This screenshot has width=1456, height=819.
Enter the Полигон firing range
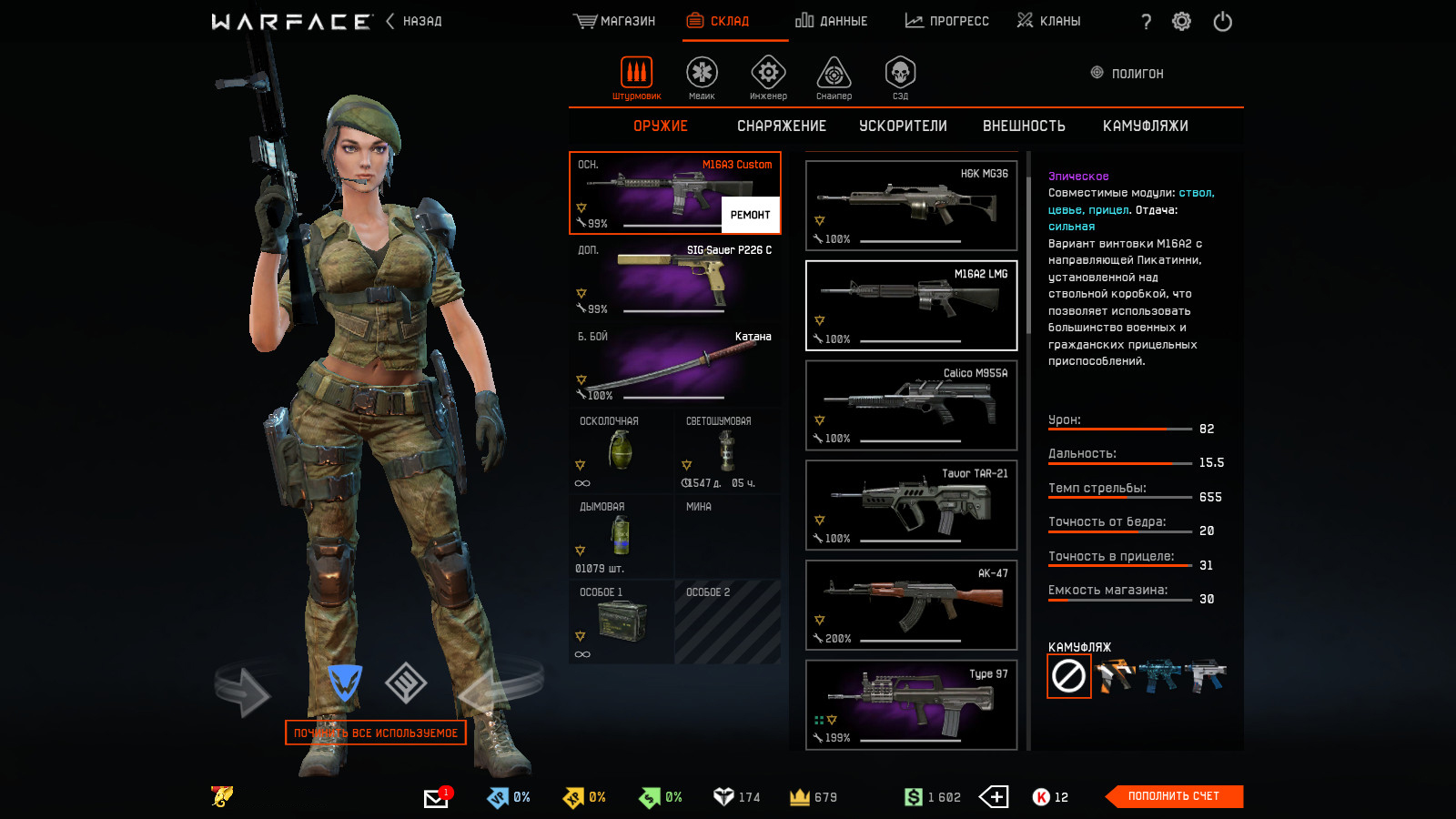(x=1128, y=73)
